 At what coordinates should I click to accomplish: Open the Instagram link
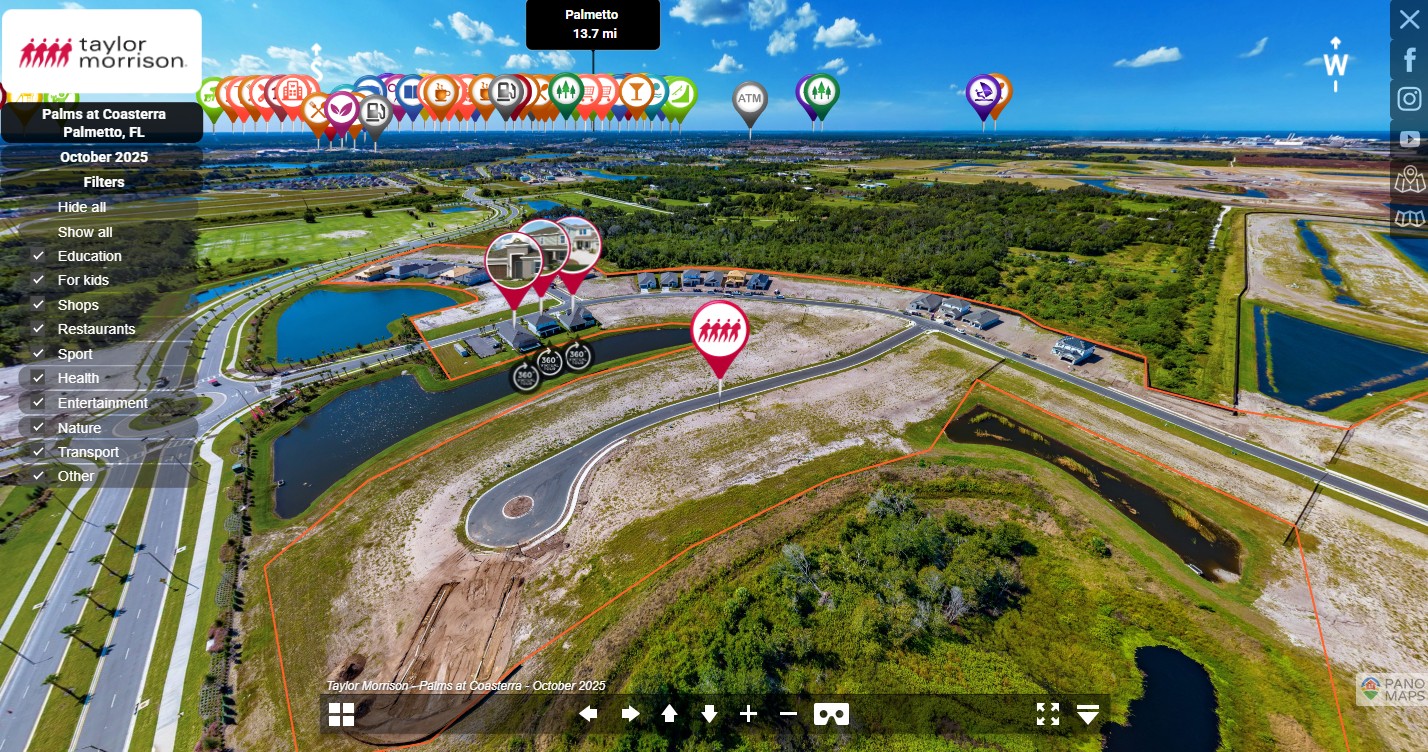point(1410,99)
